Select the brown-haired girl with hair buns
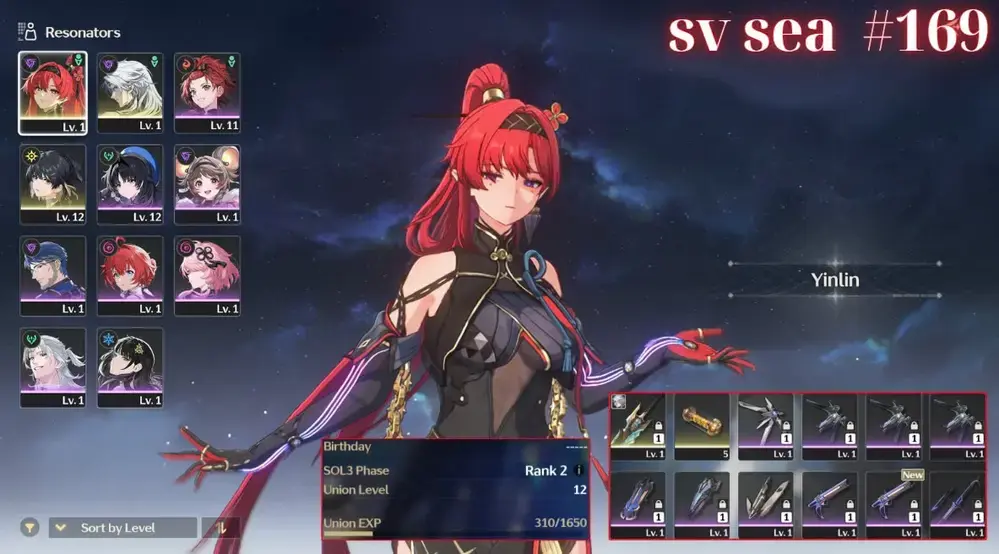999x554 pixels. click(x=207, y=184)
